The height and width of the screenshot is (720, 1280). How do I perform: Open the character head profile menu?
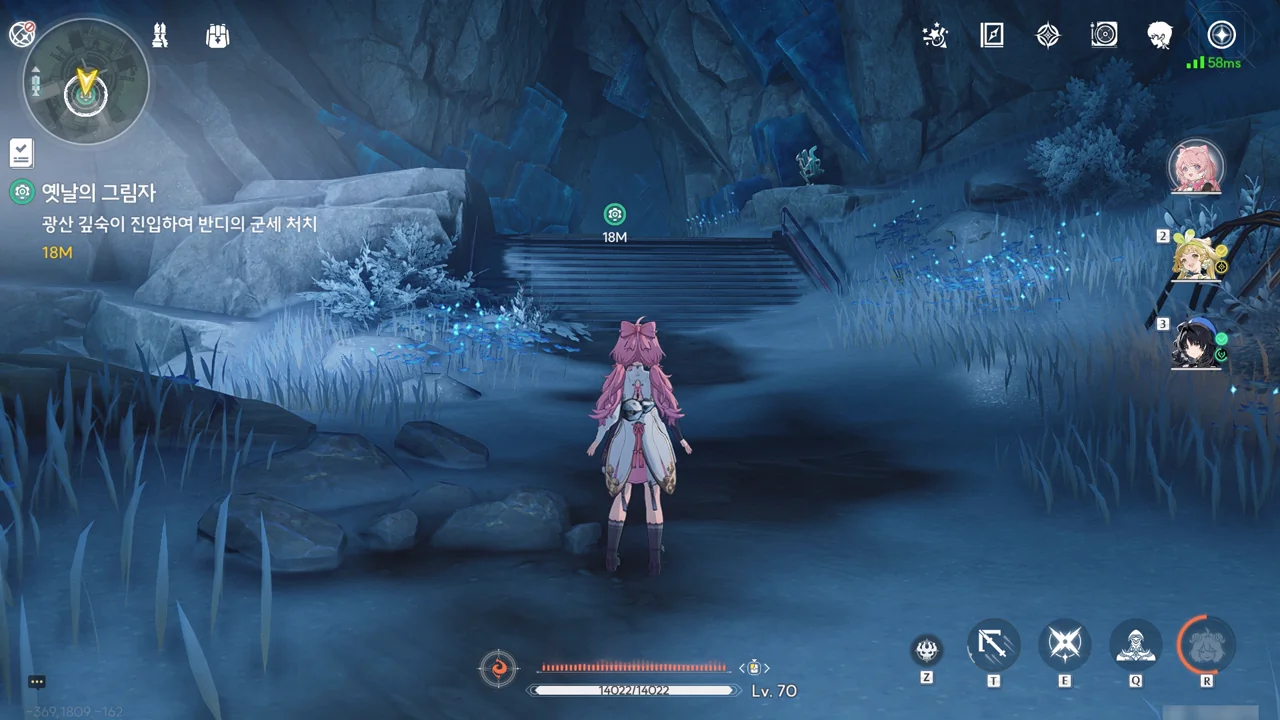coord(1160,36)
